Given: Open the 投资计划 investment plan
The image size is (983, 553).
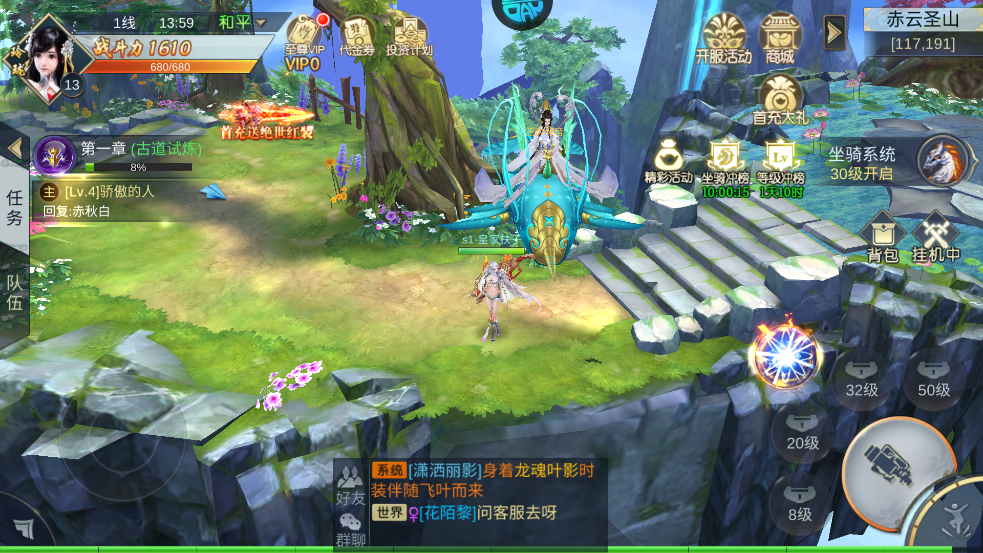Looking at the screenshot, I should (408, 36).
